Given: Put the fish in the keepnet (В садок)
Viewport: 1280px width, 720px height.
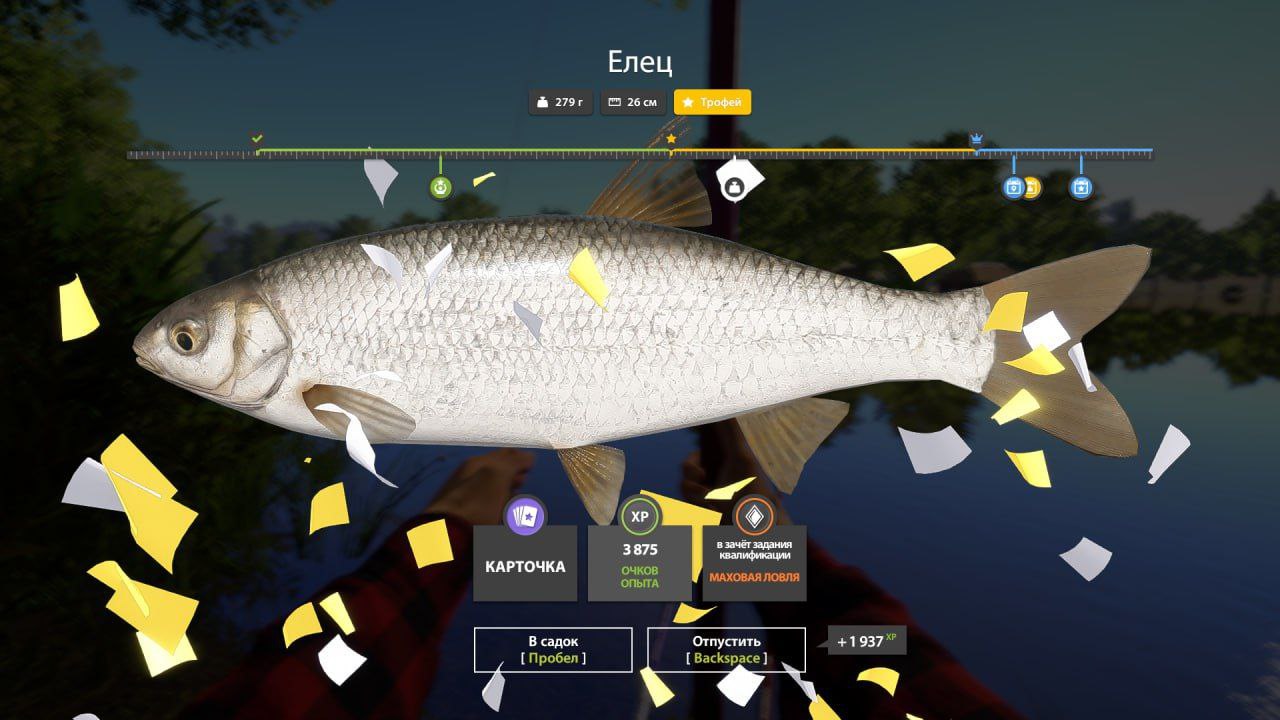Looking at the screenshot, I should [x=553, y=649].
